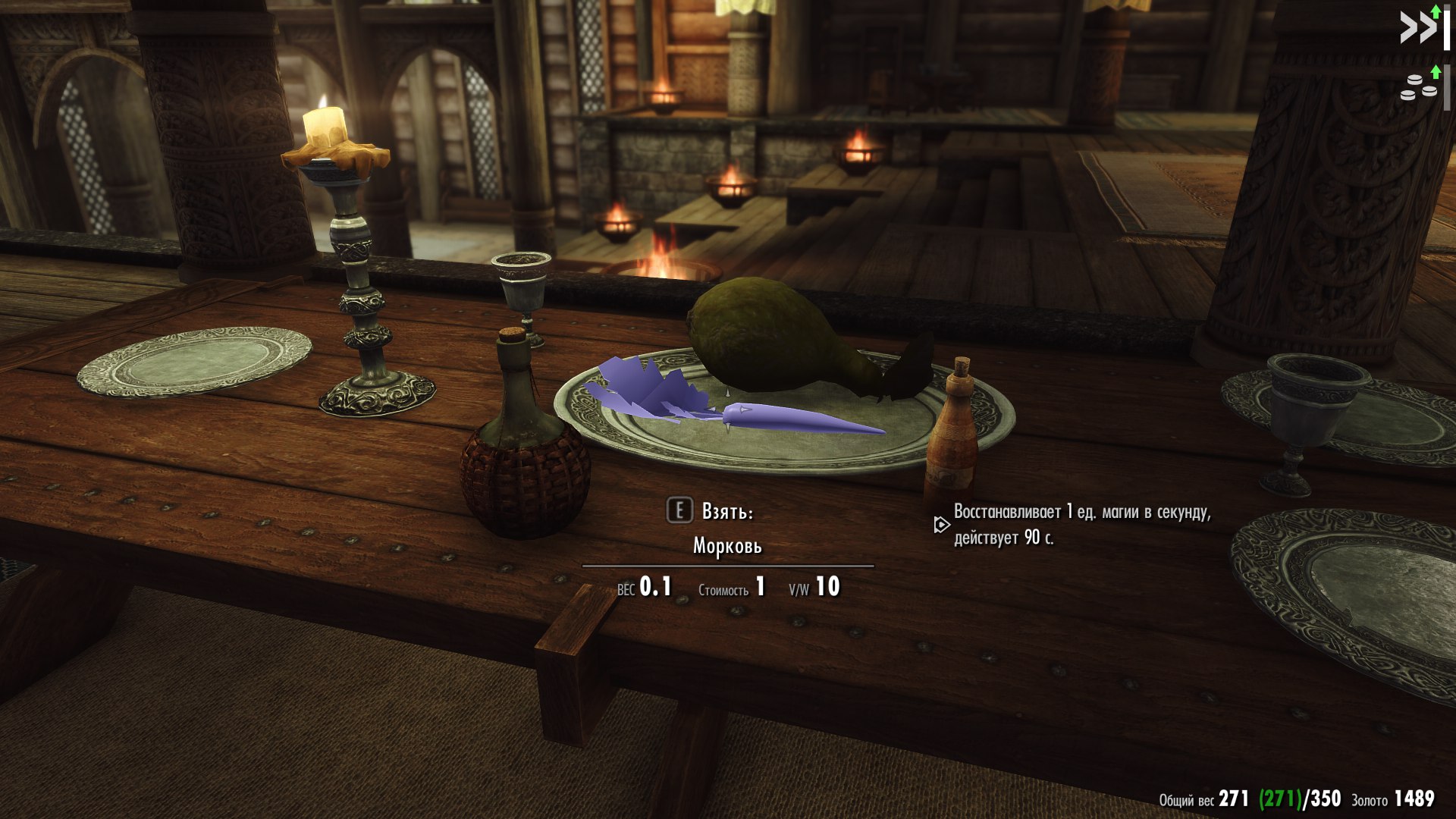Click the double-arrow speed buff icon
1456x819 pixels.
[1419, 28]
